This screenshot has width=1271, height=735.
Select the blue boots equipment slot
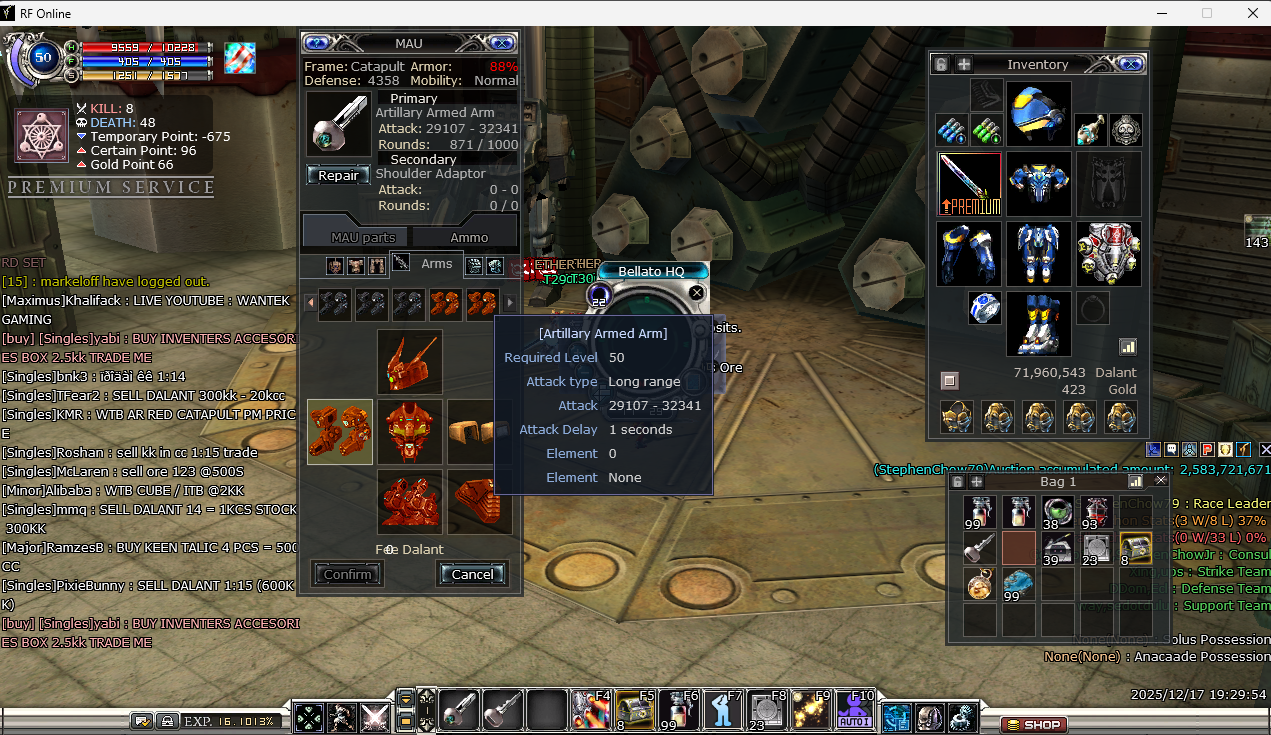pyautogui.click(x=1038, y=324)
